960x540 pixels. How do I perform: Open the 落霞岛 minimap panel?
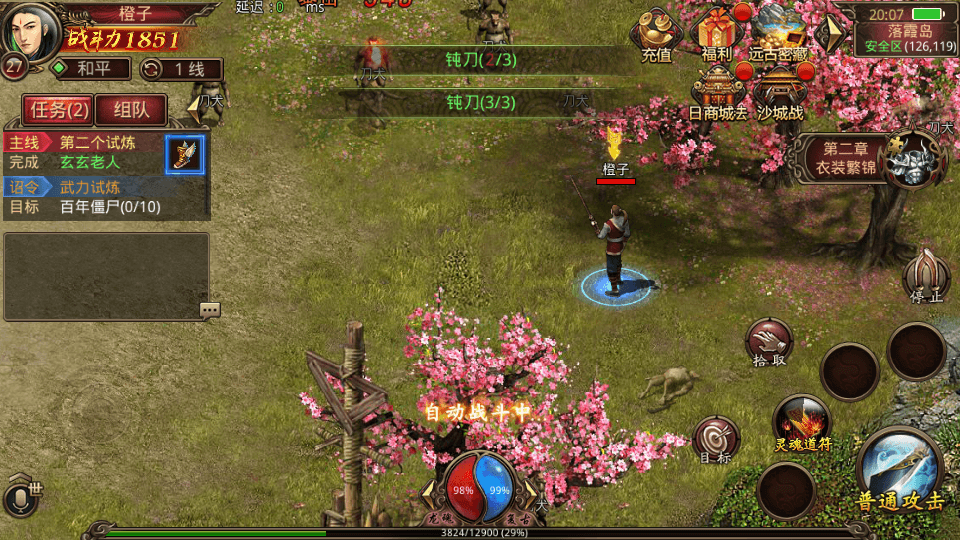[908, 30]
